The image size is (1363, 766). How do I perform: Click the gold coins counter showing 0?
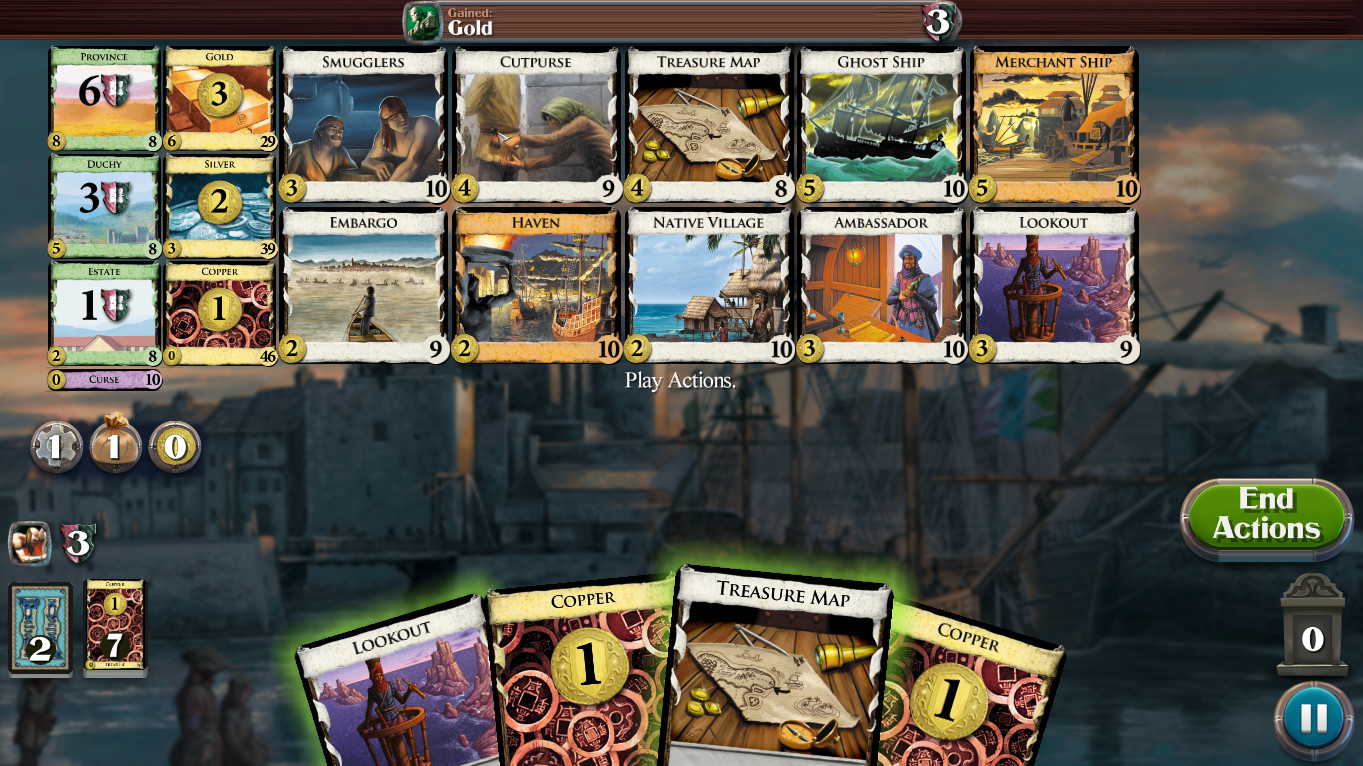point(176,447)
